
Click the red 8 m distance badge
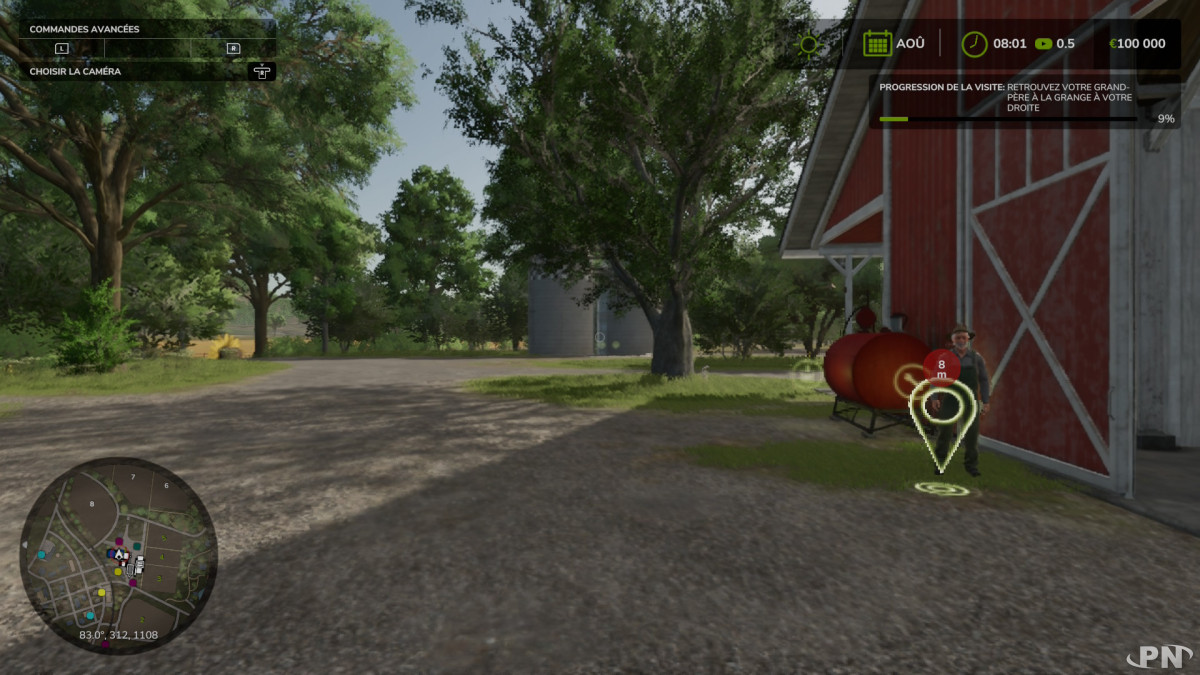[x=941, y=367]
